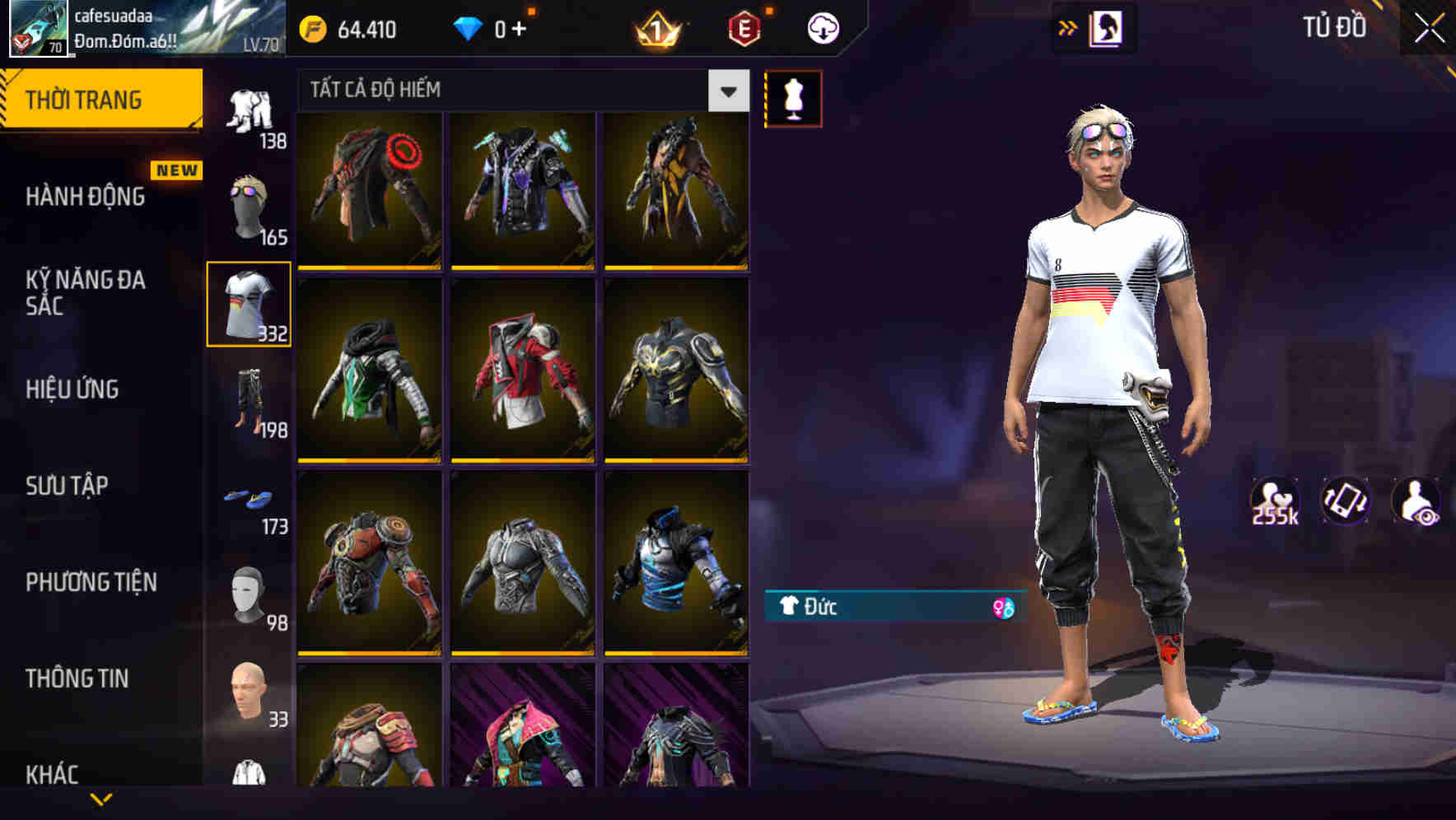Viewport: 1456px width, 820px height.
Task: Expand the sidebar with the yellow chevron below KHÁC
Action: click(103, 800)
